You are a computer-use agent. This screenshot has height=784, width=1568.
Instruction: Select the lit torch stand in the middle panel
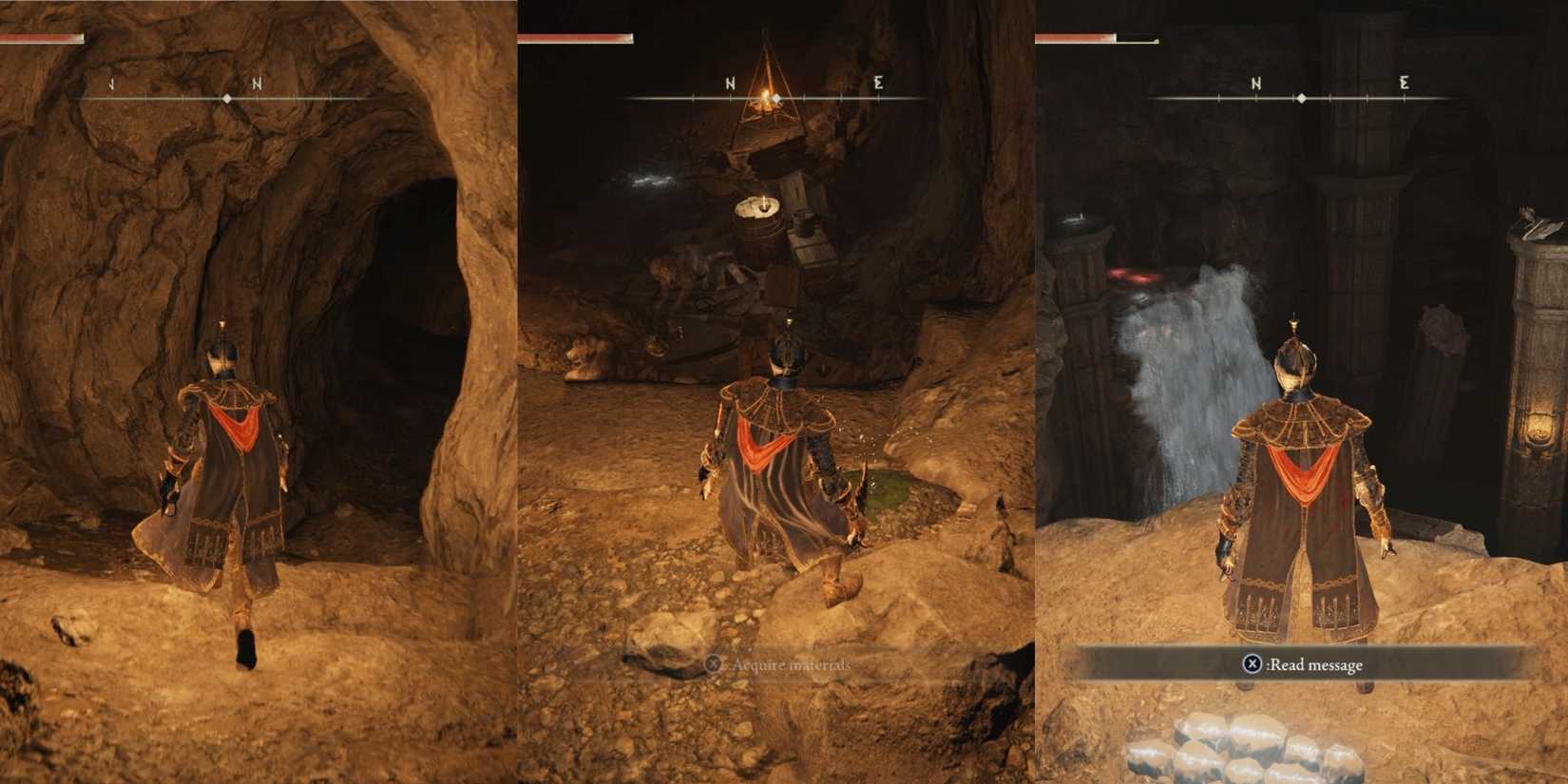763,202
